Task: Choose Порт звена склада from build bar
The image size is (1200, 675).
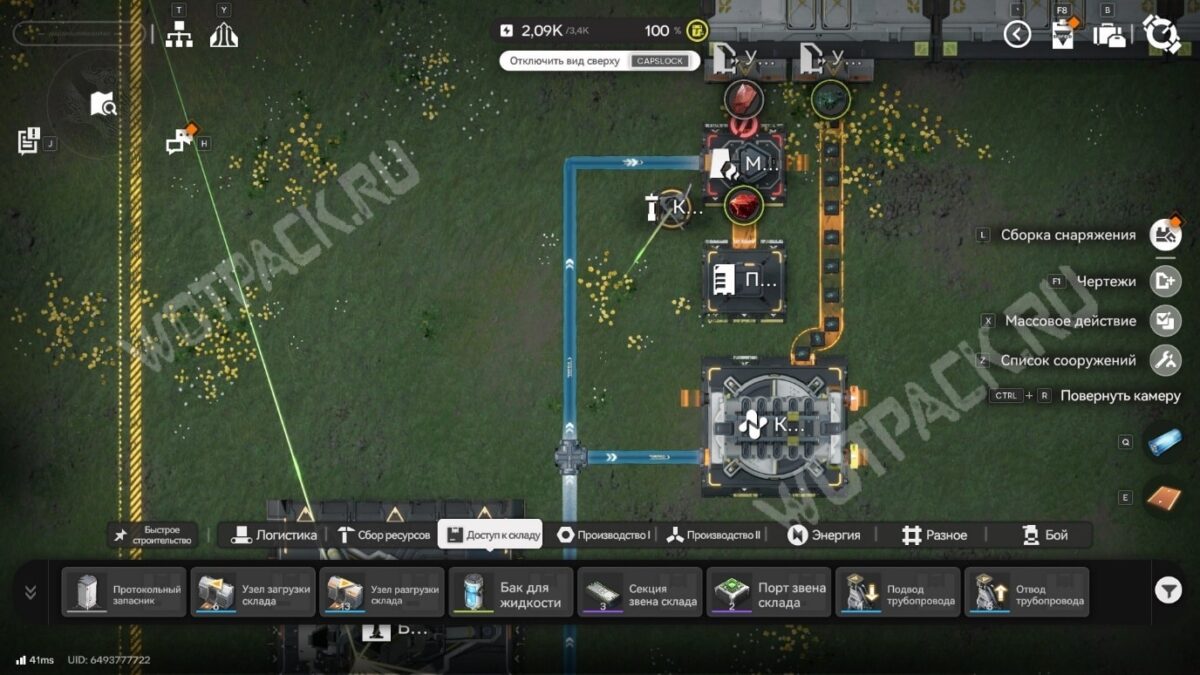Action: pyautogui.click(x=768, y=592)
